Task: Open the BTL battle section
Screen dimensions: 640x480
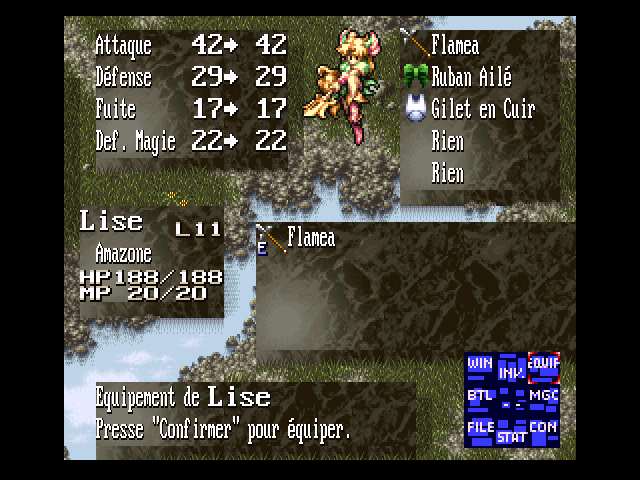Action: pos(480,395)
